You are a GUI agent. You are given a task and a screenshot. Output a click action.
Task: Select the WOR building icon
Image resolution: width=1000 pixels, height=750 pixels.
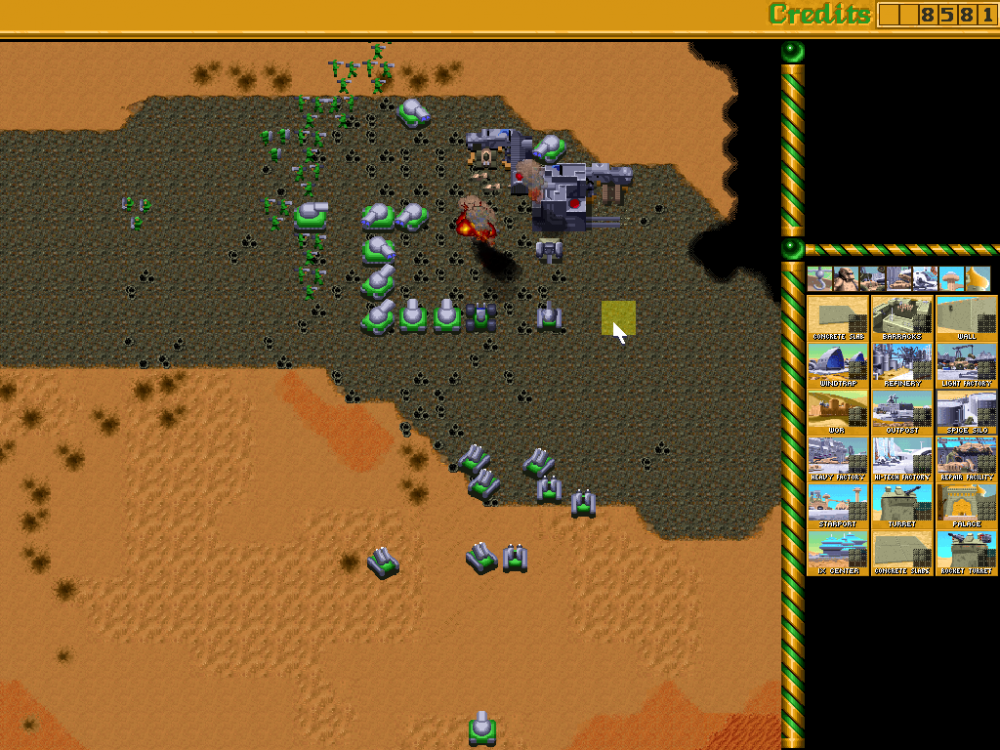tap(838, 412)
